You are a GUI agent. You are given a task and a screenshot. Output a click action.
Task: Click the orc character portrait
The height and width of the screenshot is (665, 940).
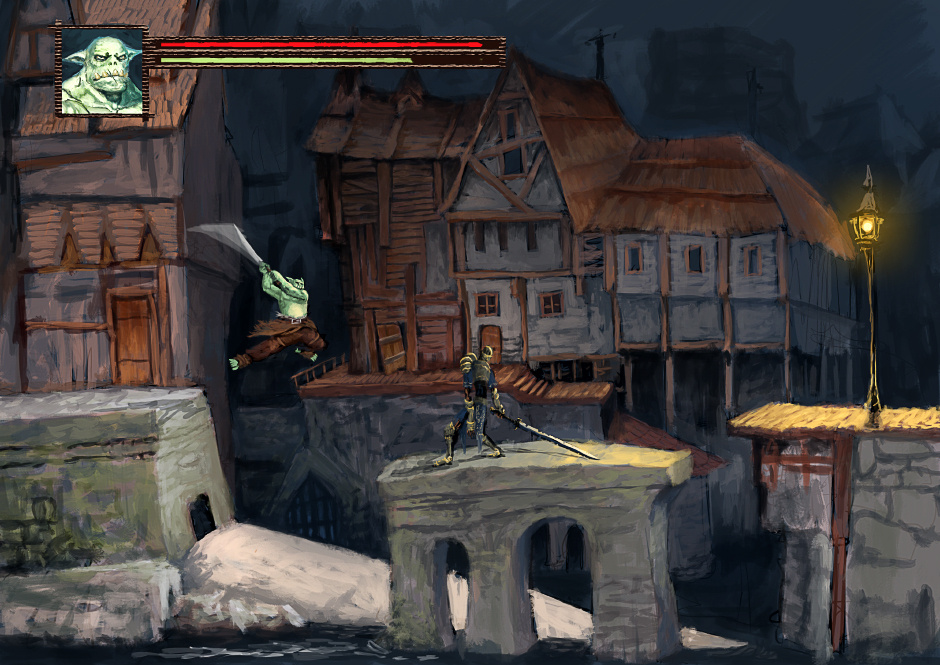pyautogui.click(x=102, y=72)
